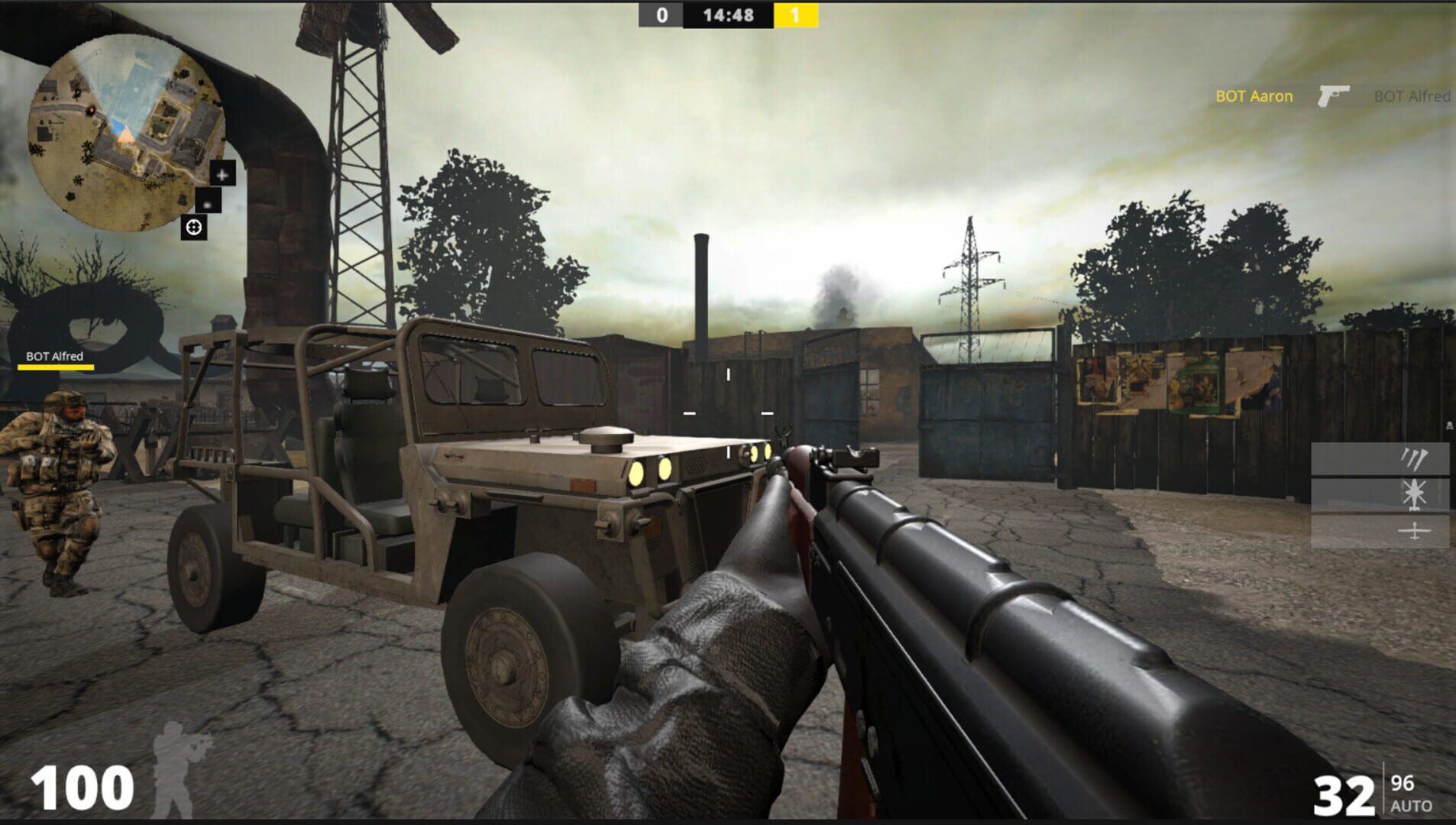Click BOT Aaron's name in the kill feed

(x=1253, y=97)
